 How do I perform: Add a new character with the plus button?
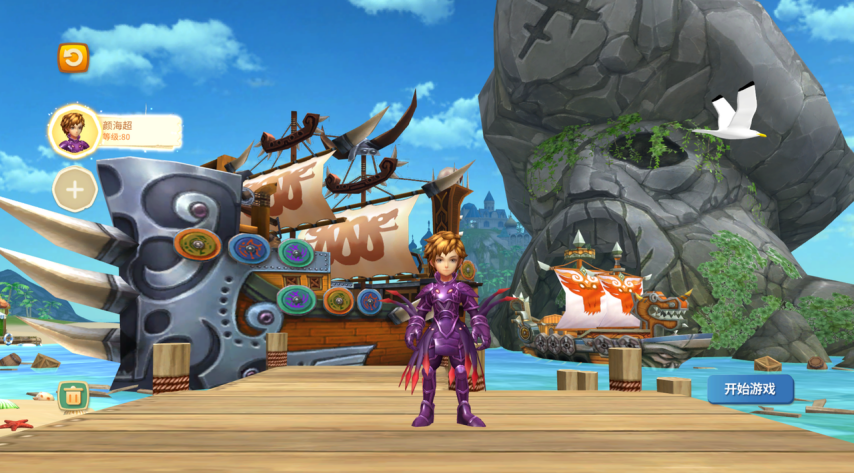(x=74, y=188)
